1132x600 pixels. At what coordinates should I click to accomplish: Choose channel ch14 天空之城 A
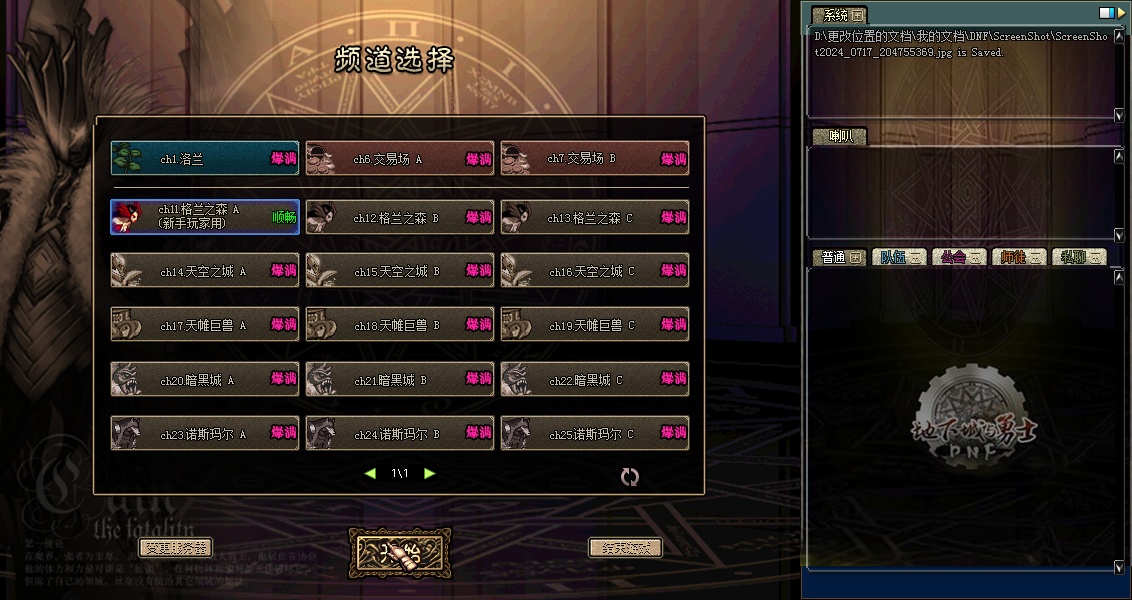204,271
